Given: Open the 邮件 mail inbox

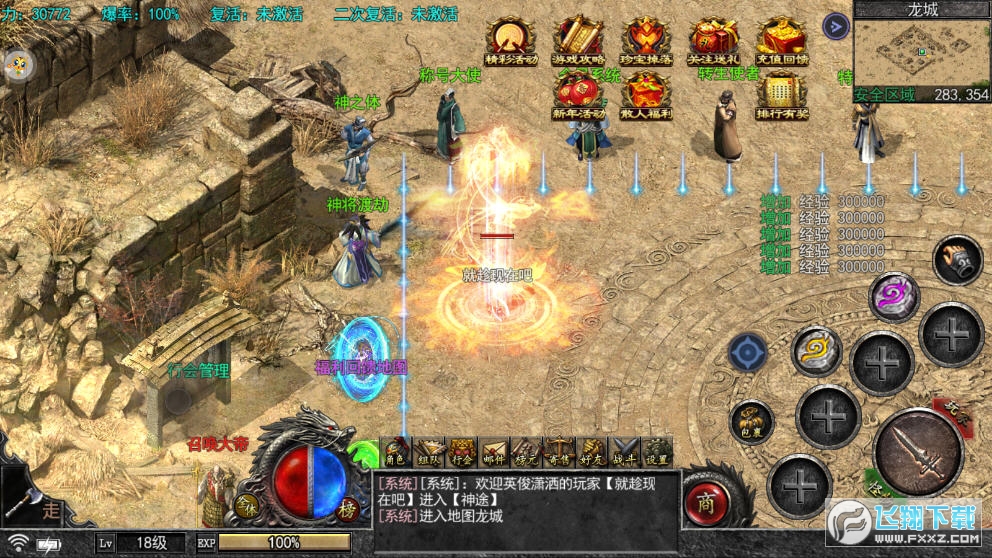Looking at the screenshot, I should pos(494,452).
